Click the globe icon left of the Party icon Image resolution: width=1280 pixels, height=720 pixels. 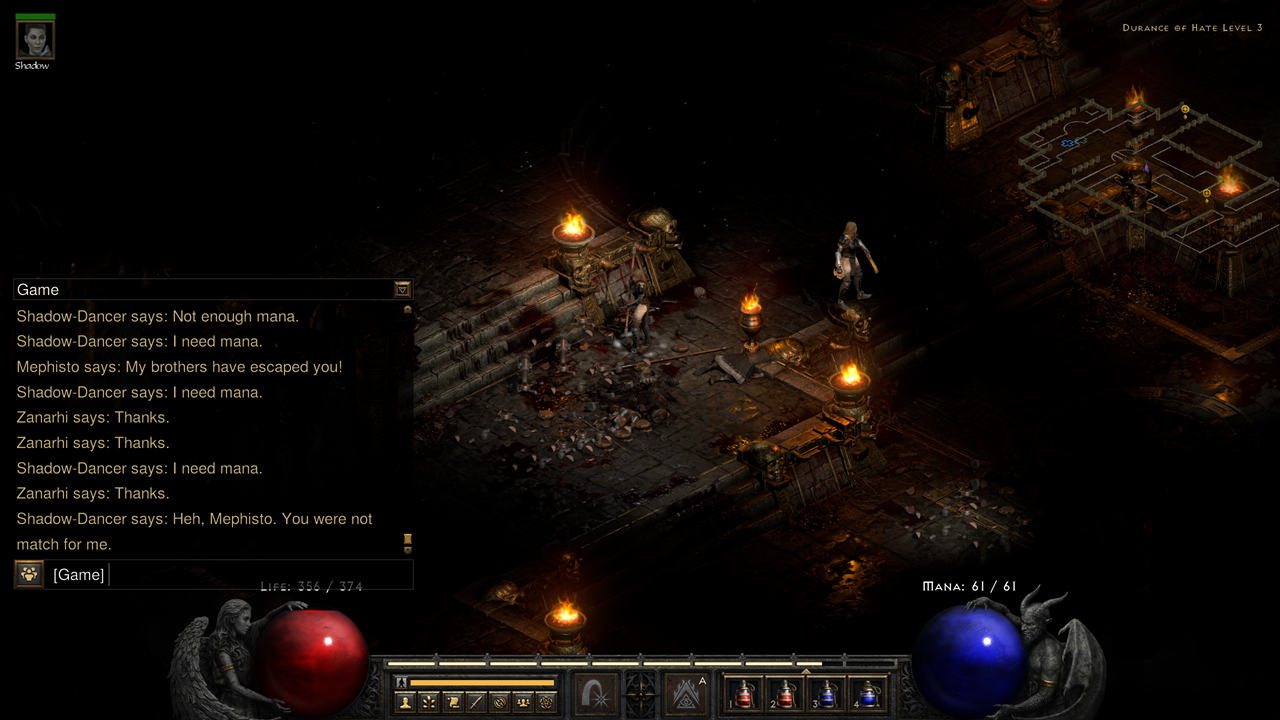[x=499, y=702]
